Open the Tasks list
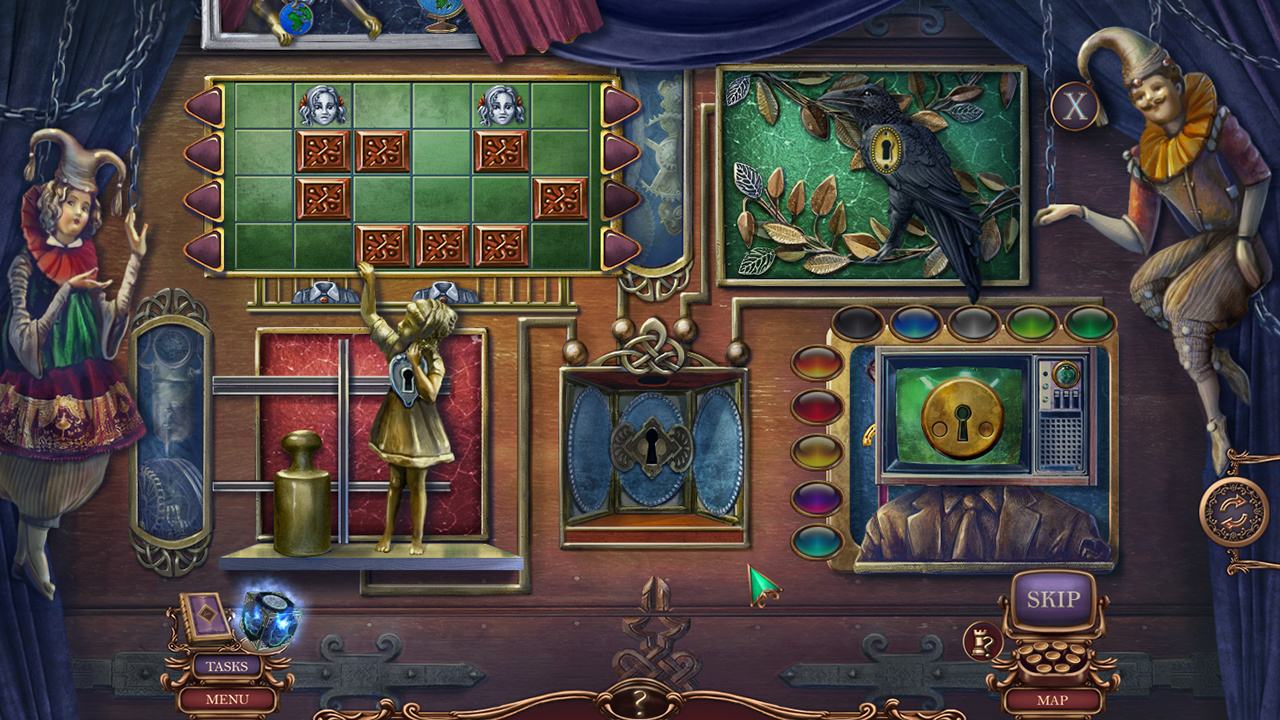1280x720 pixels. (x=227, y=664)
